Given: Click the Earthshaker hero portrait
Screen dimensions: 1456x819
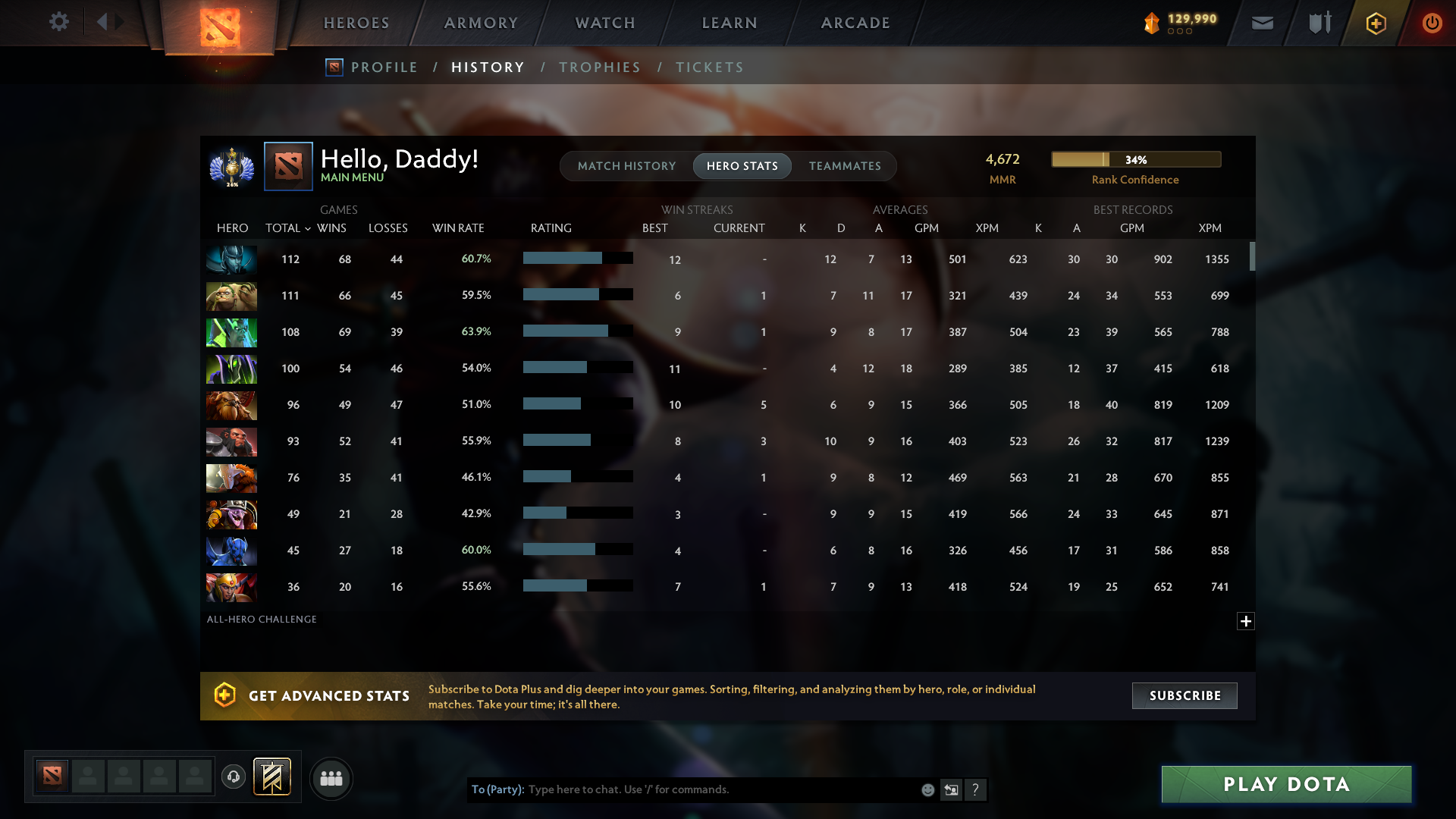Looking at the screenshot, I should pos(231,405).
